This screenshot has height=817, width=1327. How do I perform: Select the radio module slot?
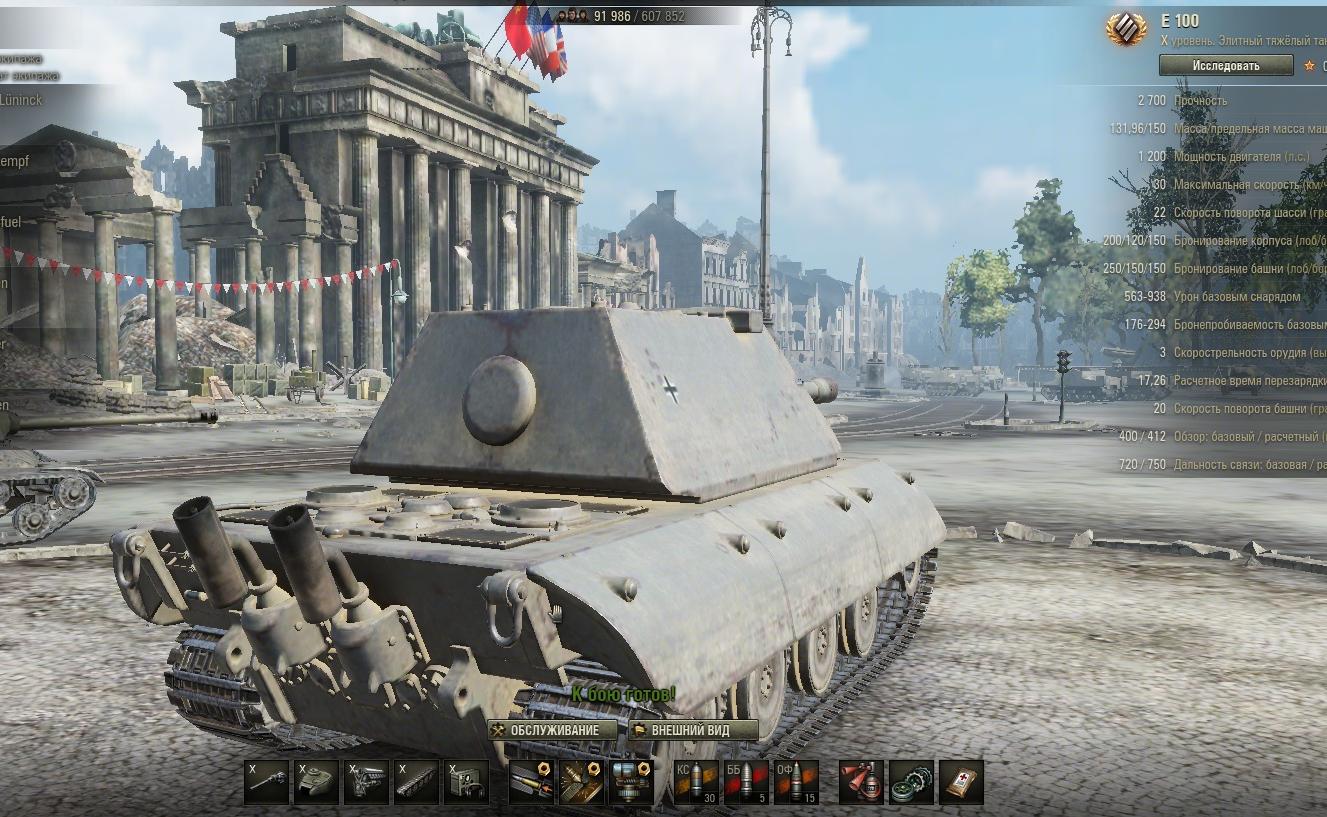pos(466,782)
